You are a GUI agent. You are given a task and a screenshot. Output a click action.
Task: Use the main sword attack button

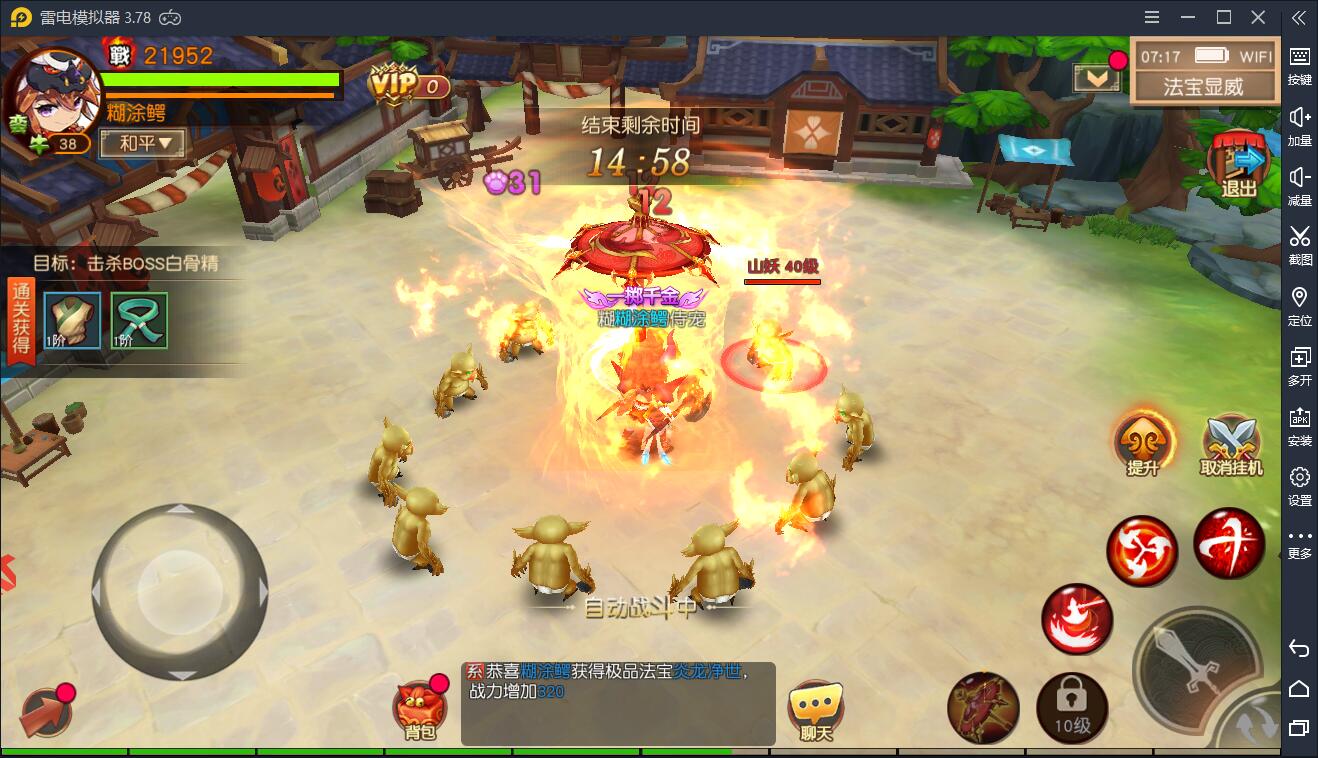point(1197,667)
